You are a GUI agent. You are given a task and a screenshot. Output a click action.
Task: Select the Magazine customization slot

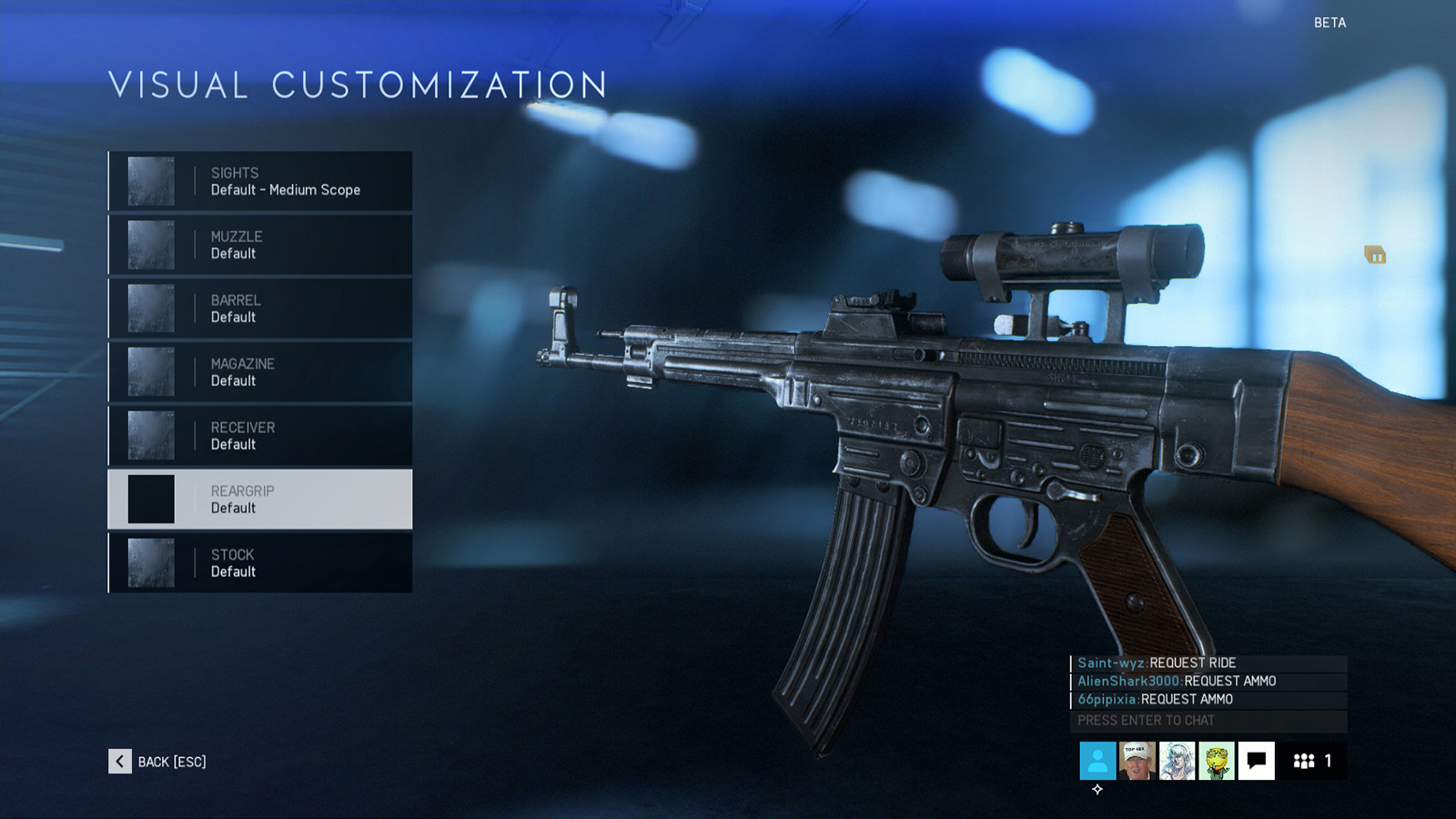(x=260, y=372)
